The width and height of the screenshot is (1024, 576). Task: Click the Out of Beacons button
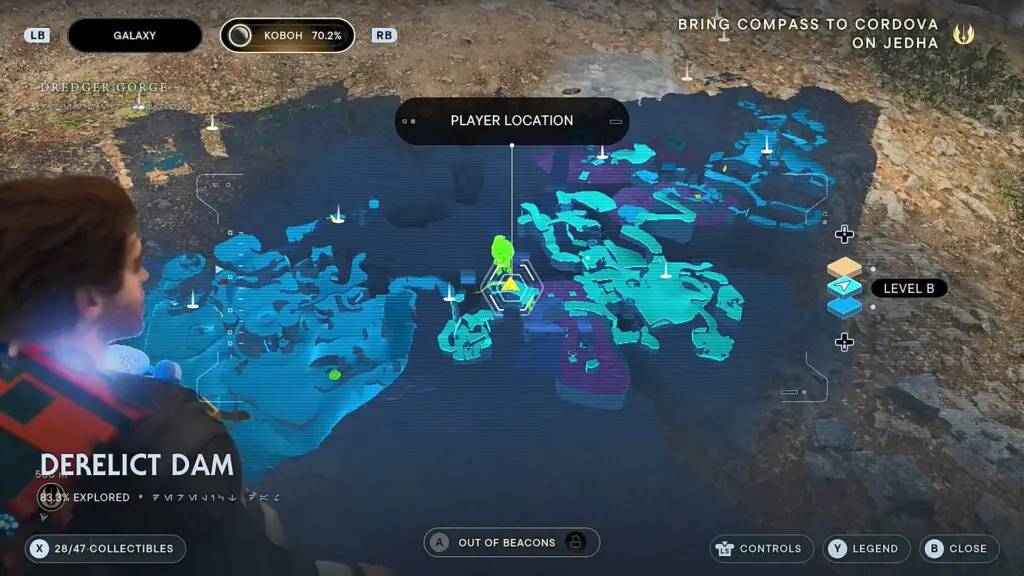click(511, 543)
